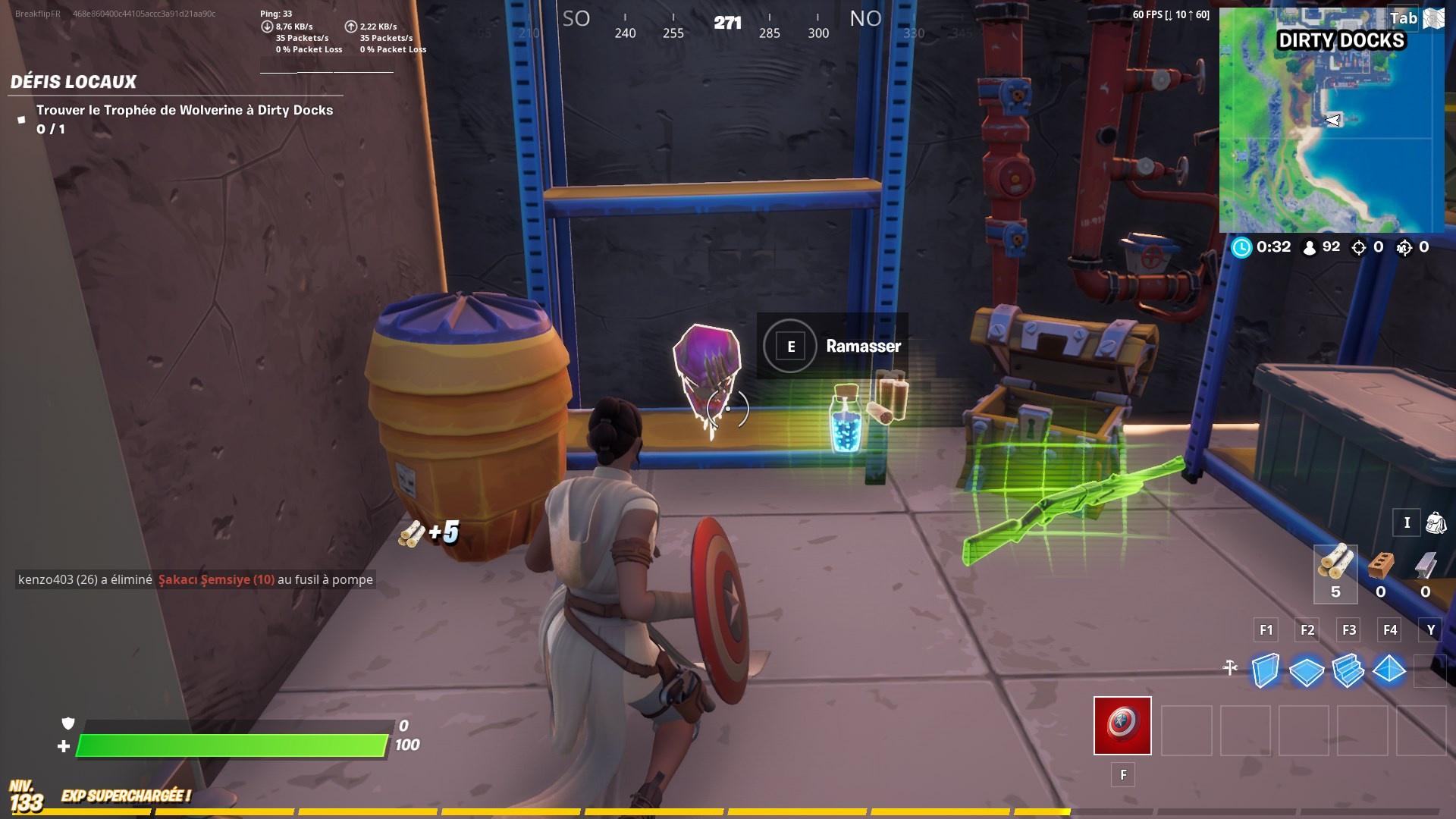
Task: Click the clock icon beside the 0:32 timer
Action: 1242,246
